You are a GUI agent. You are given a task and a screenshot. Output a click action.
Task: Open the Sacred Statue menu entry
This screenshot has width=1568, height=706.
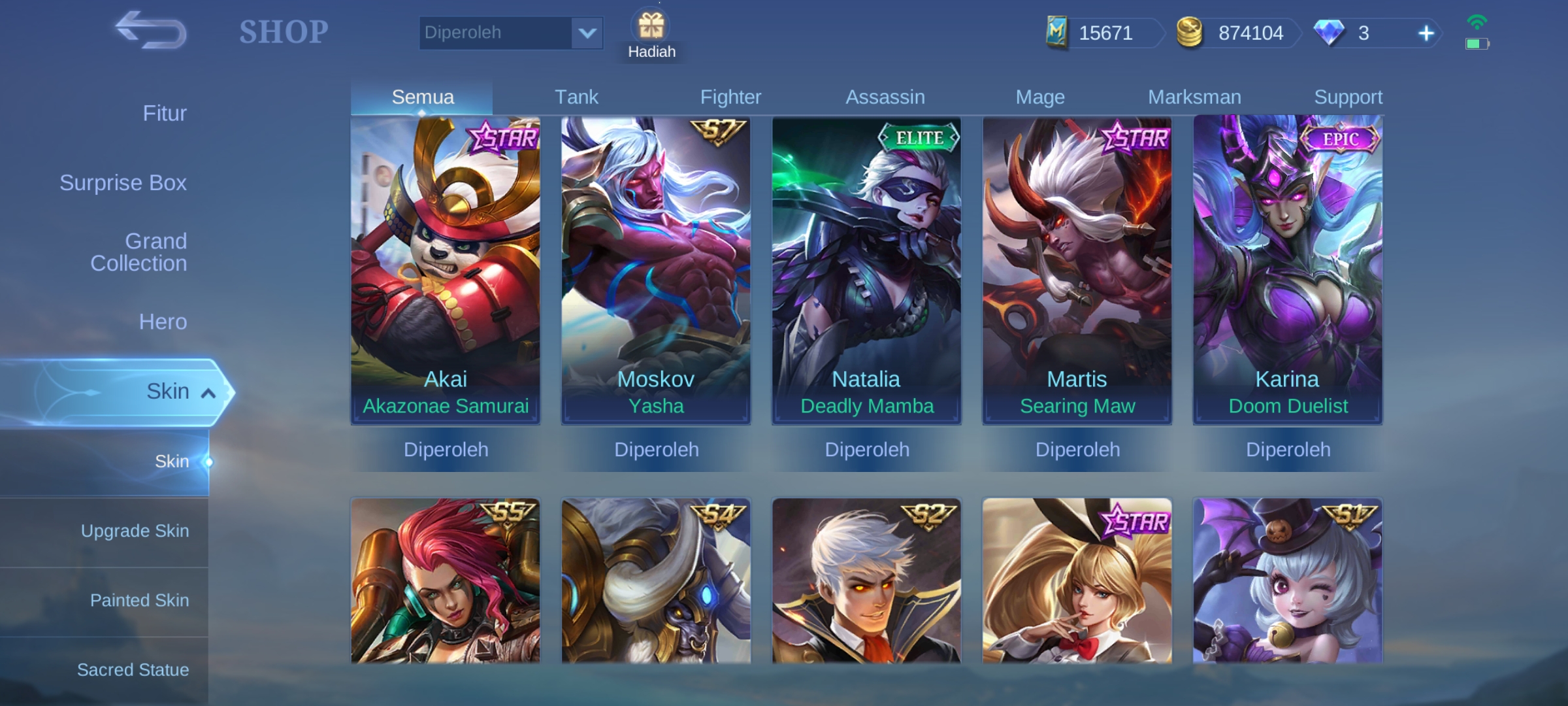click(135, 669)
